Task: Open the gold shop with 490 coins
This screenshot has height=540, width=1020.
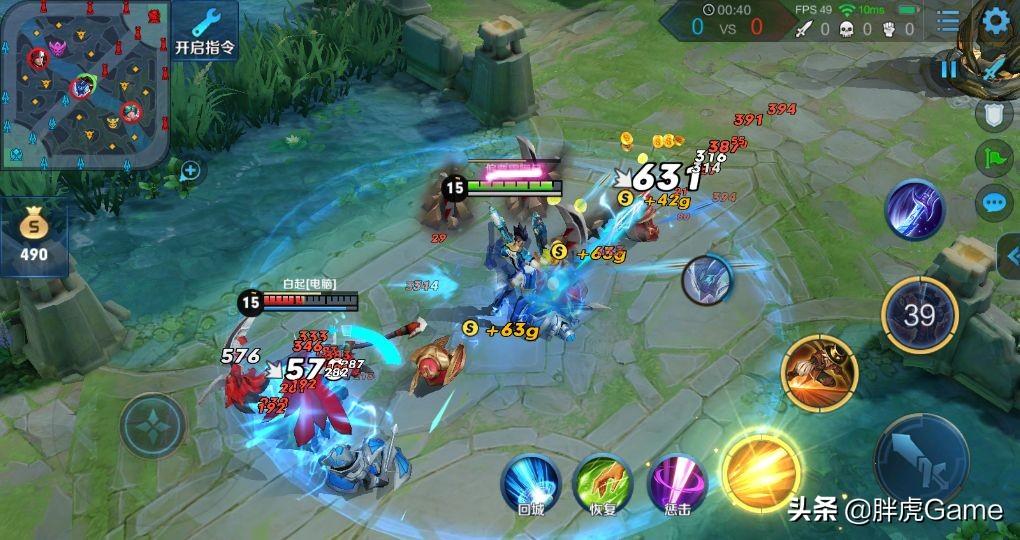Action: pos(34,236)
